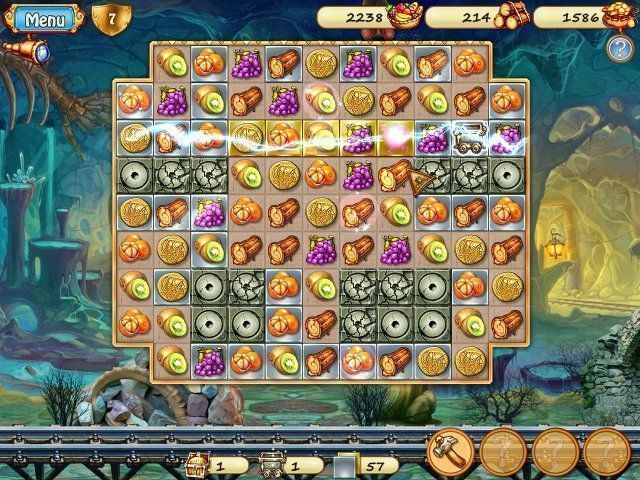
Task: Click the telescope icon
Action: point(25,49)
